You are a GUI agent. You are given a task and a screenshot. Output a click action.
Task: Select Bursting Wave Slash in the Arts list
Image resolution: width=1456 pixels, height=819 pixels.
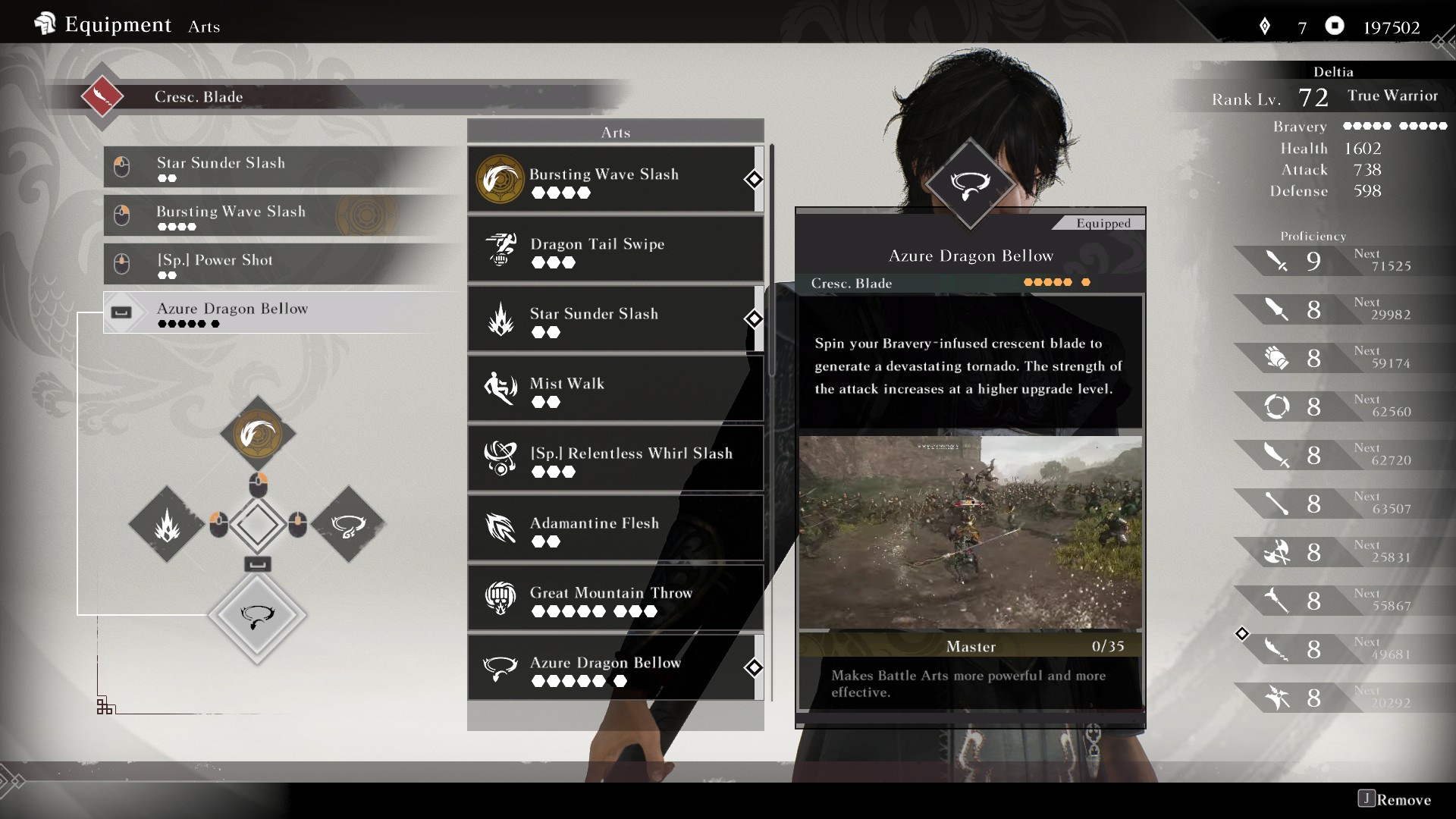pyautogui.click(x=615, y=180)
